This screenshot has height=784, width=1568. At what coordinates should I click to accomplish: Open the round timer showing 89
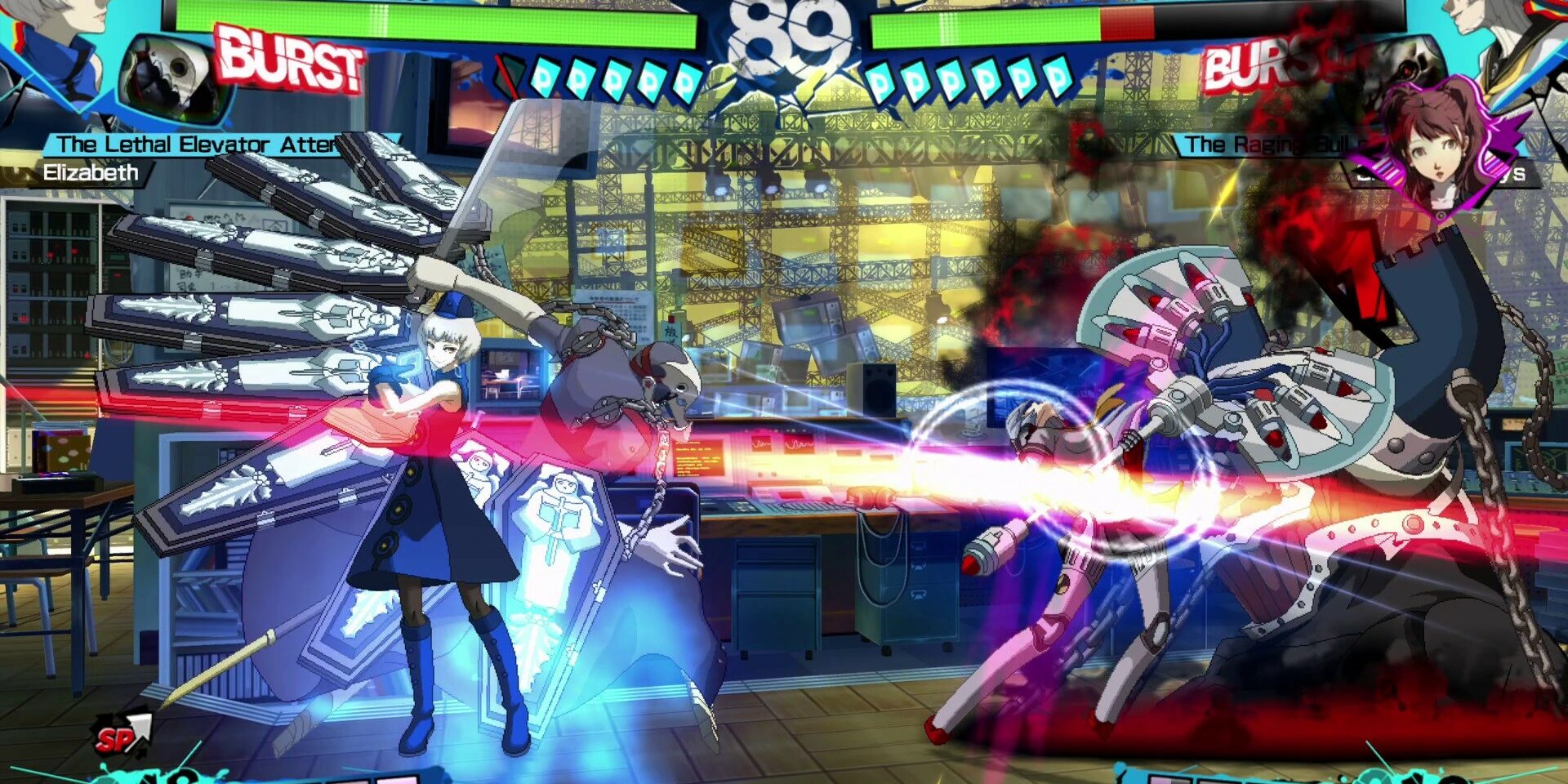pos(784,37)
